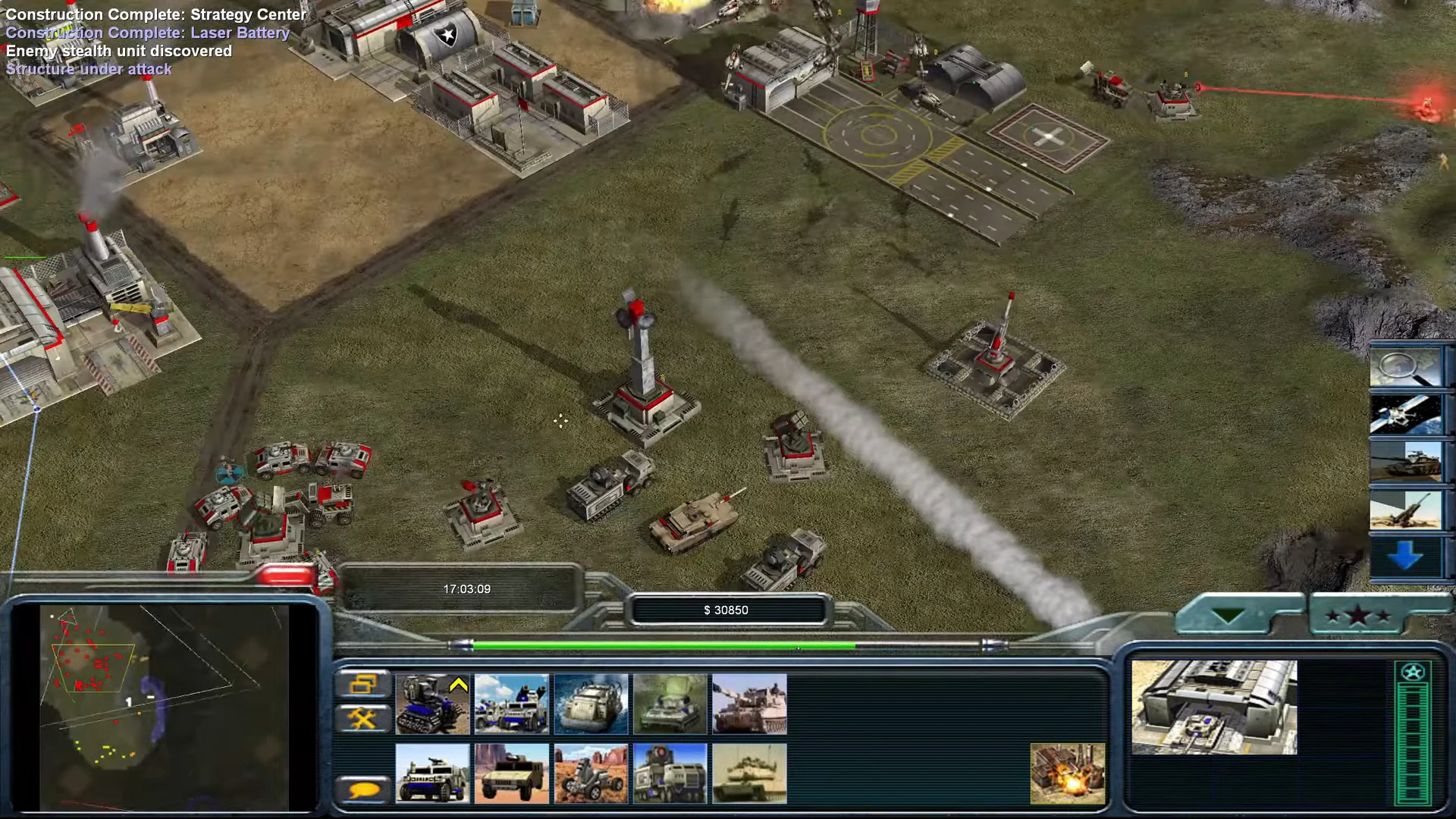Queue a Humvee from the bottom row
Image resolution: width=1456 pixels, height=819 pixels.
[512, 774]
